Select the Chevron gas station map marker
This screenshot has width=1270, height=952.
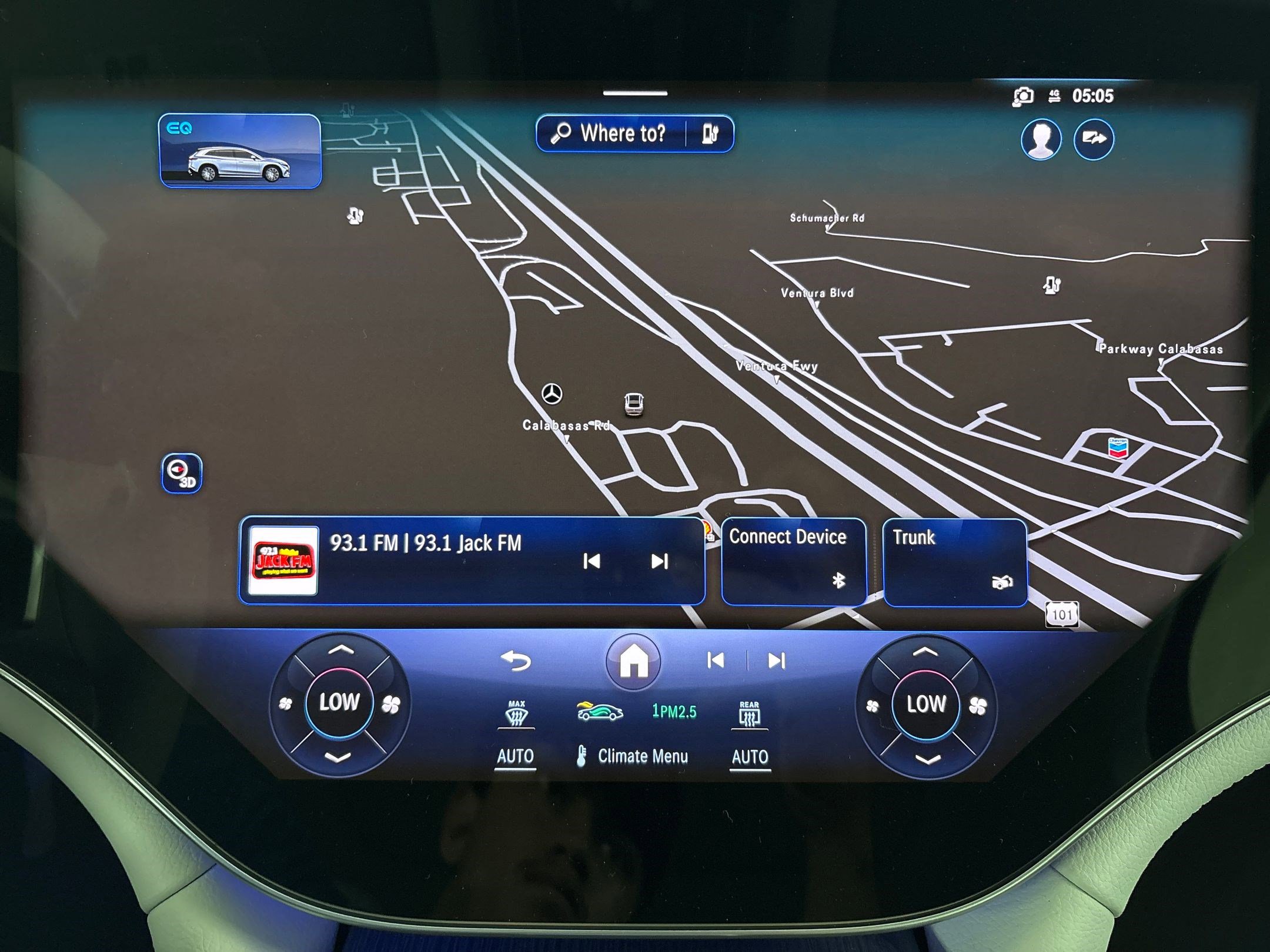[1117, 448]
